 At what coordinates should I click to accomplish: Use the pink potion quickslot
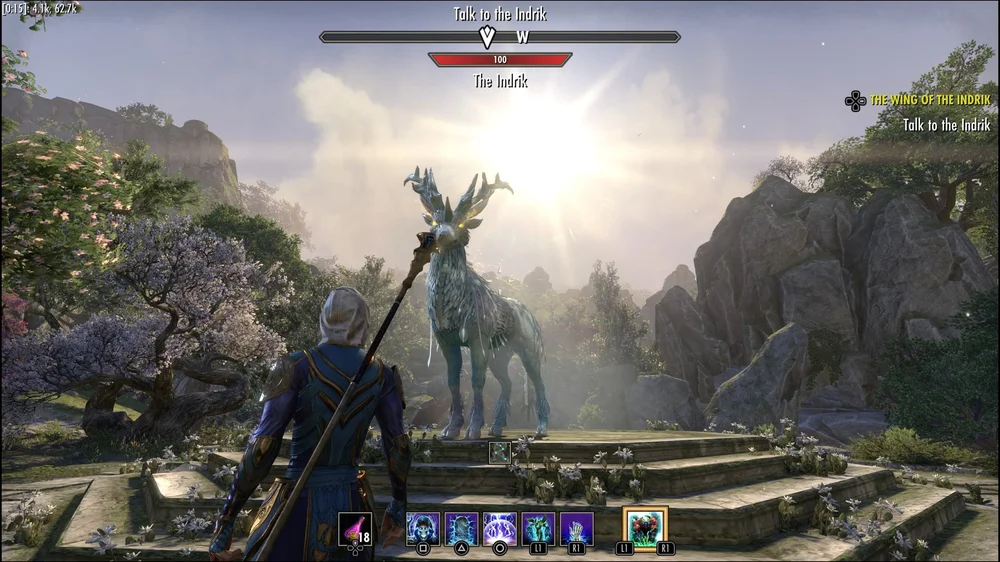[355, 528]
